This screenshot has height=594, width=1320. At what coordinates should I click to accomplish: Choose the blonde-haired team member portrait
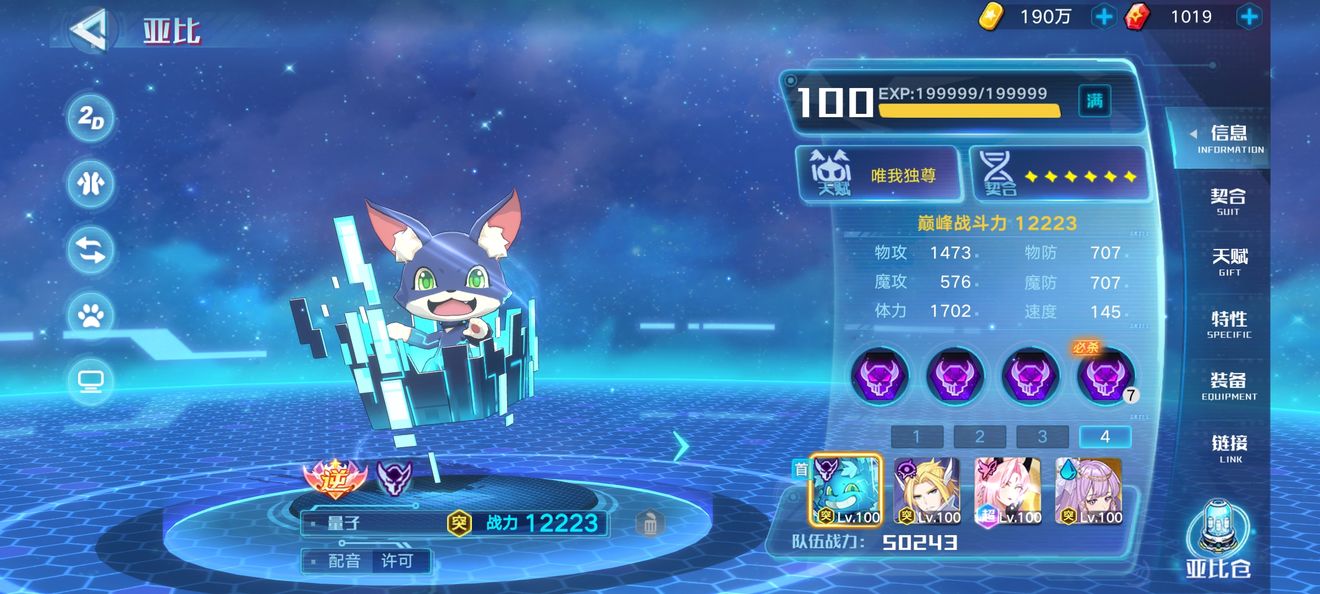[x=926, y=491]
